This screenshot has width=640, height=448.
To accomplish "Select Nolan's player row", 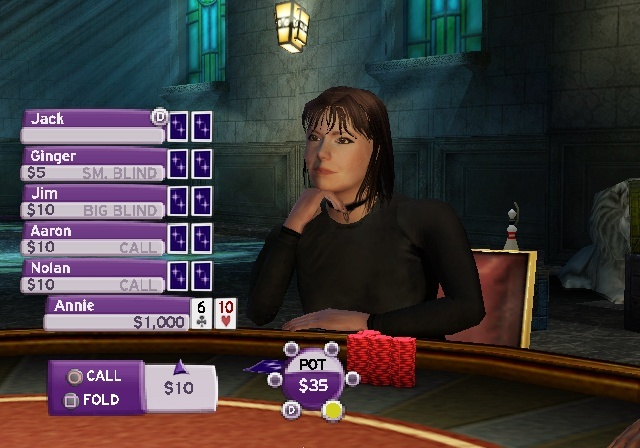I will 92,276.
